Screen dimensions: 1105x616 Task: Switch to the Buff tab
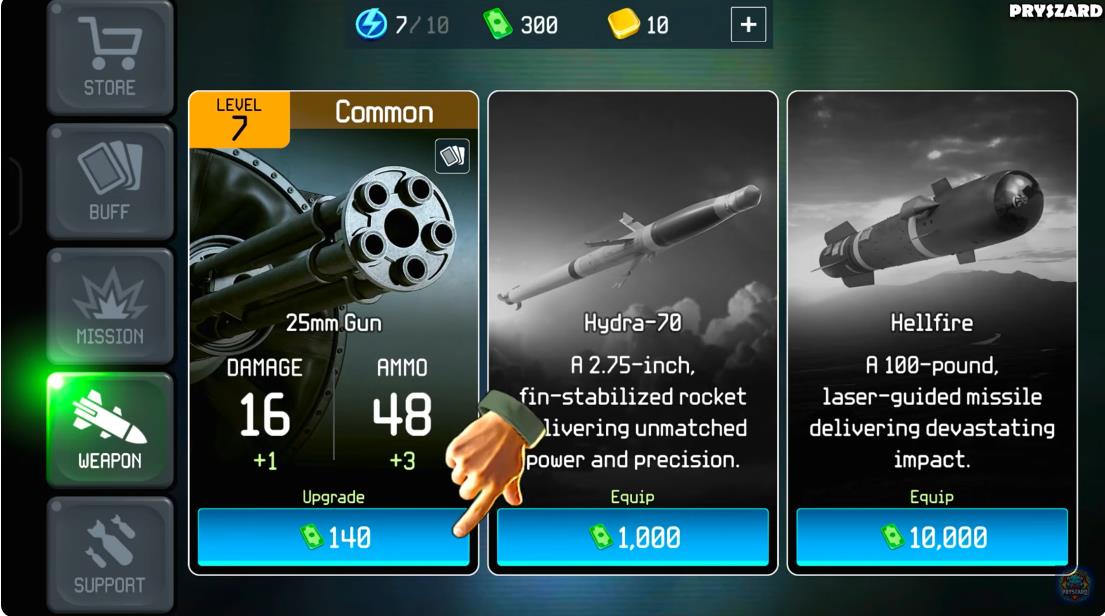point(109,181)
